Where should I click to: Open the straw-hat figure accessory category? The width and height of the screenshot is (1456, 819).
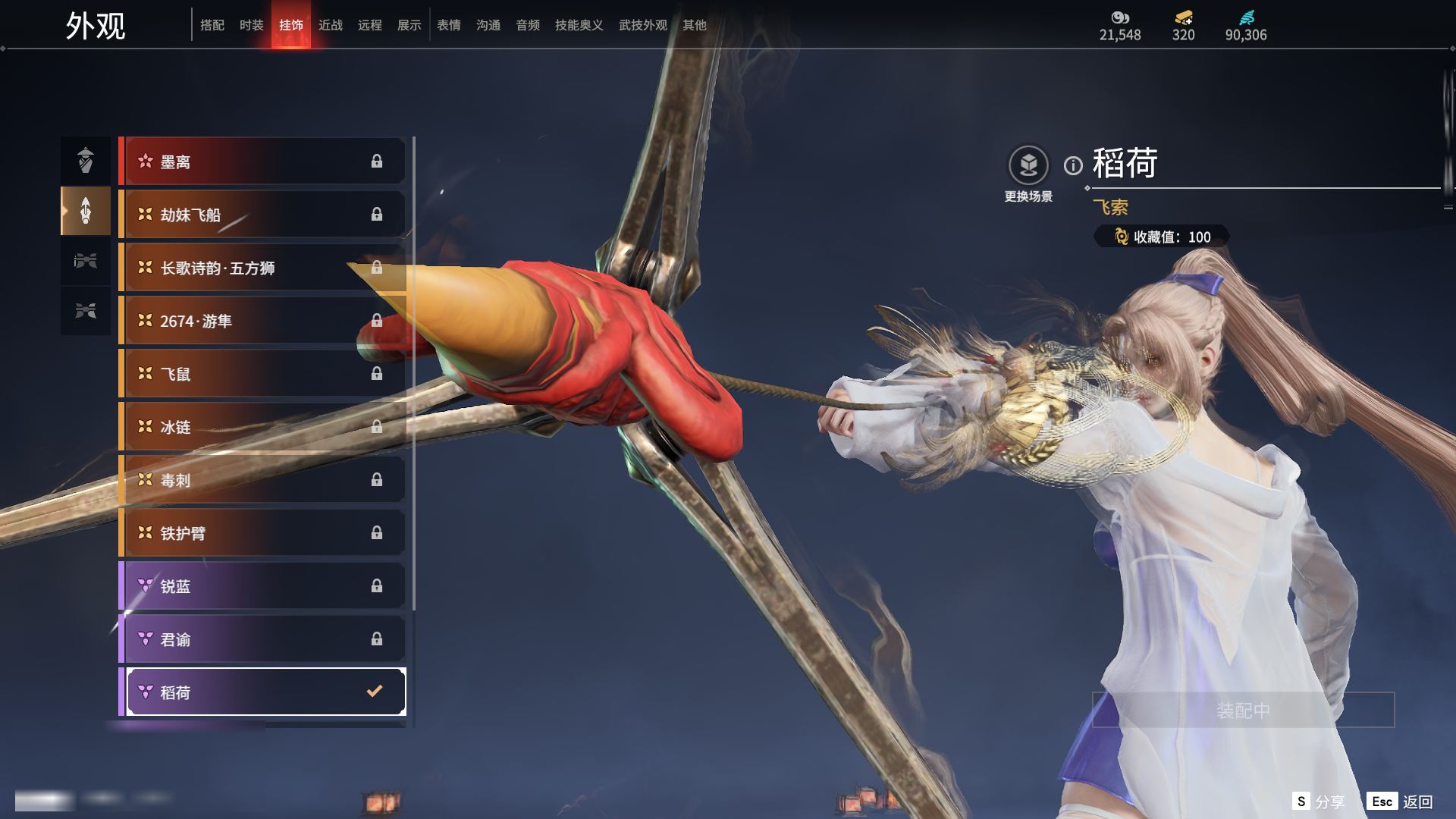86,160
